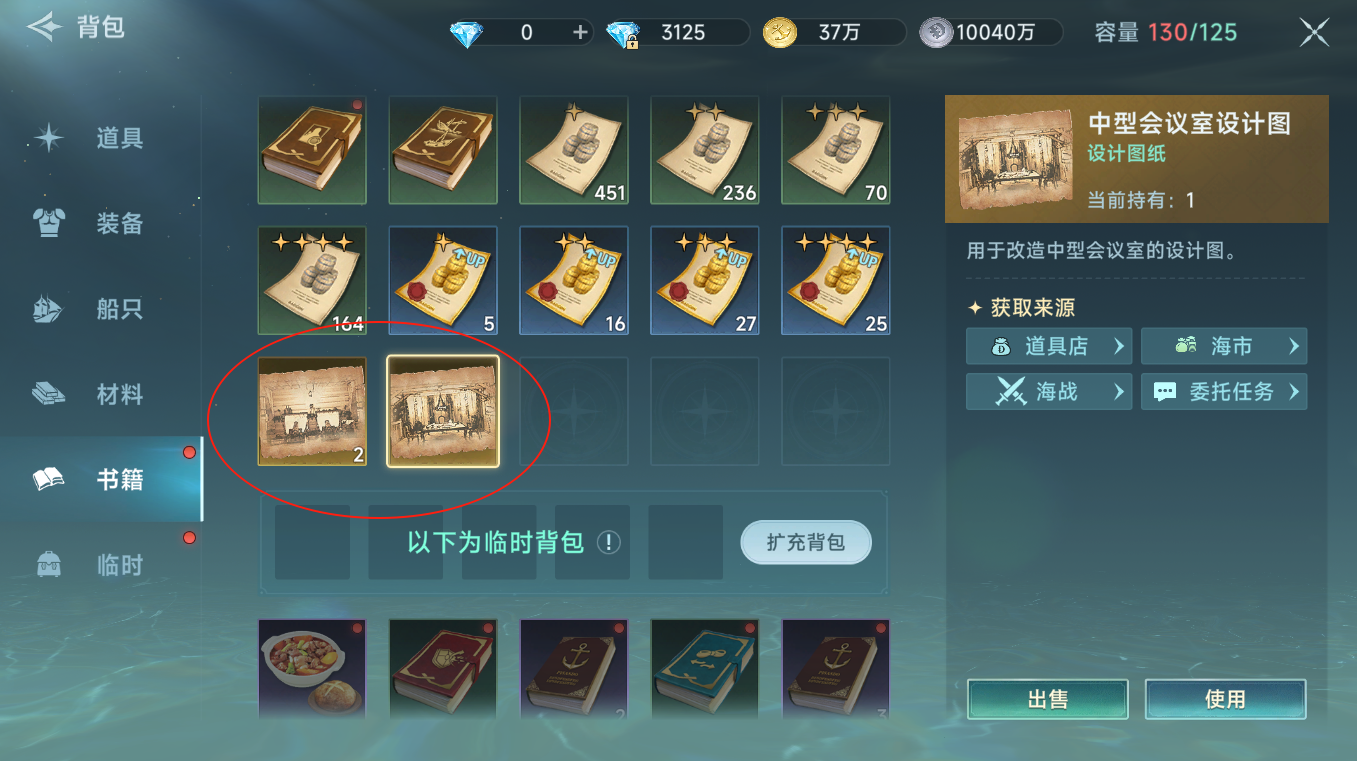Screen dimensions: 1357x761
Task: Click the gold coin currency icon
Action: tap(778, 31)
